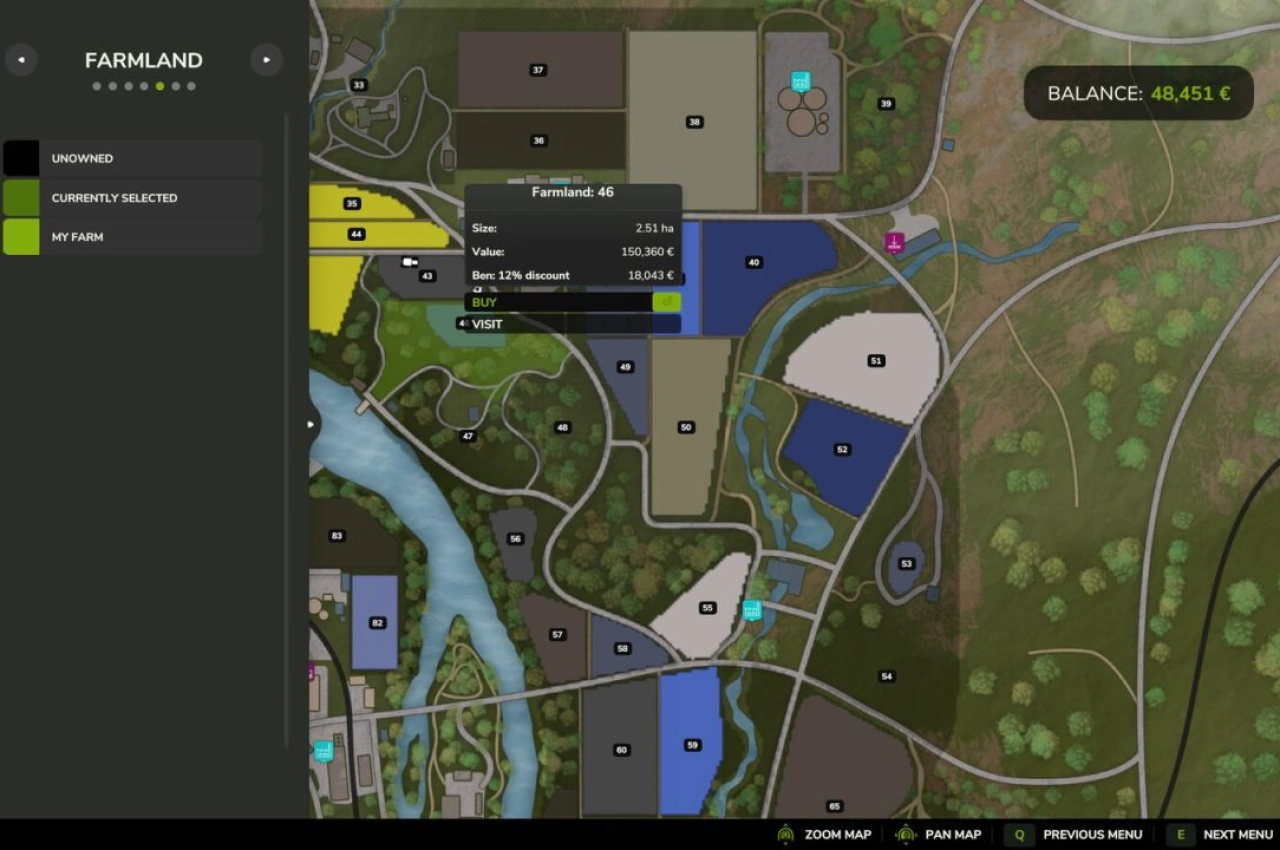Select the Pan Map control icon
Screen dimensions: 1280x850
tap(905, 834)
